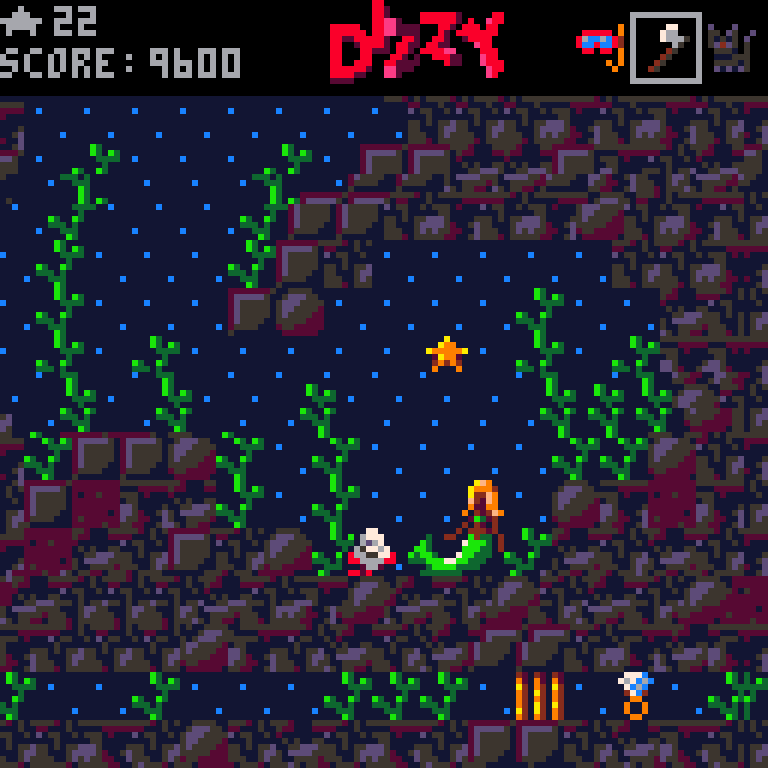
Task: Select the snorkel mask inventory item
Action: pos(600,46)
